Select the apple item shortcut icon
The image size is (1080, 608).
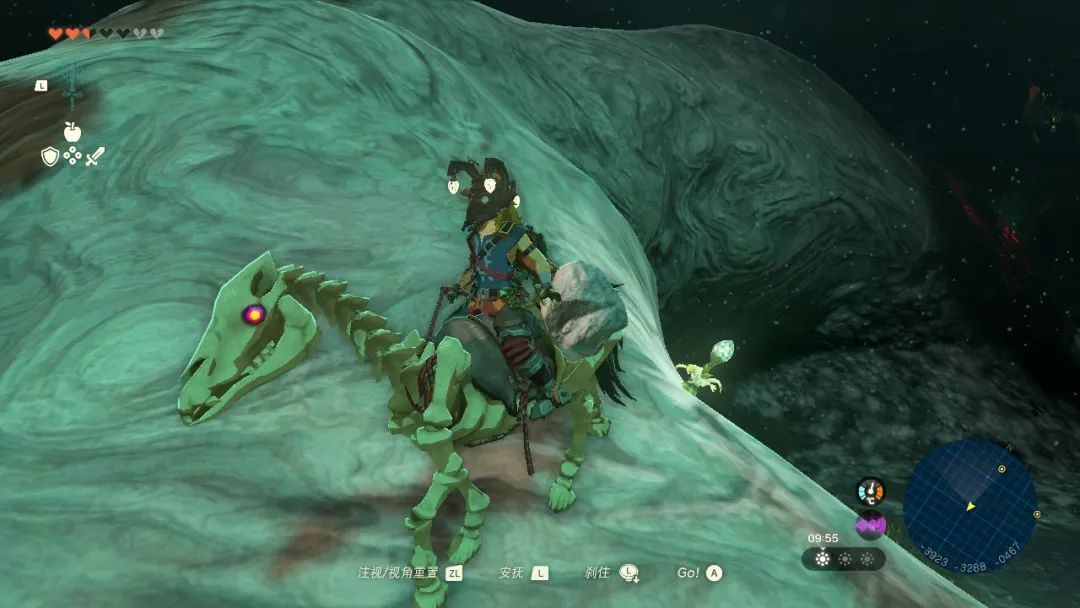click(72, 131)
